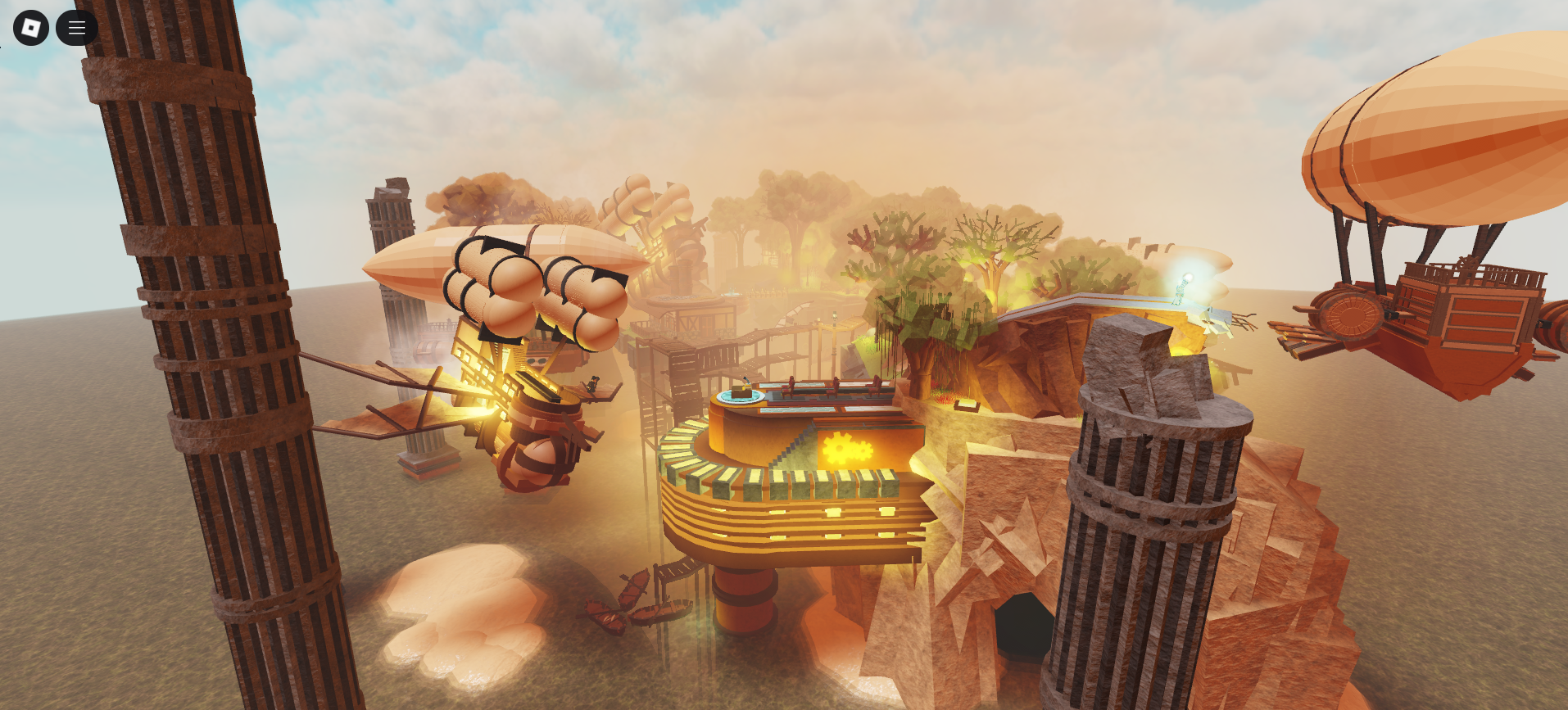This screenshot has height=710, width=1568.
Task: Open the Roblox logo menu
Action: [x=30, y=27]
